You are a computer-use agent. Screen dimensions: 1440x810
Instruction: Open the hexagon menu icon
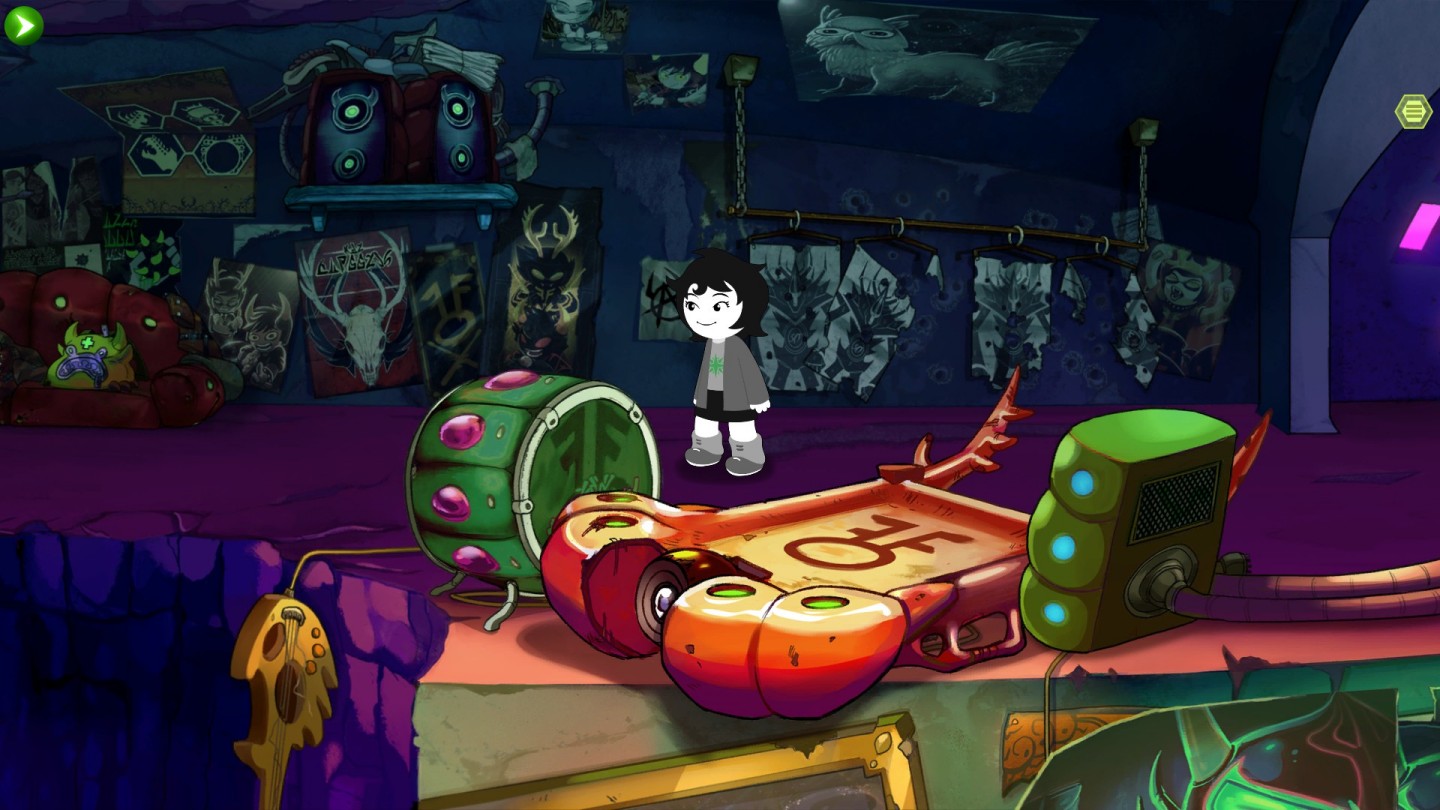tap(1413, 111)
